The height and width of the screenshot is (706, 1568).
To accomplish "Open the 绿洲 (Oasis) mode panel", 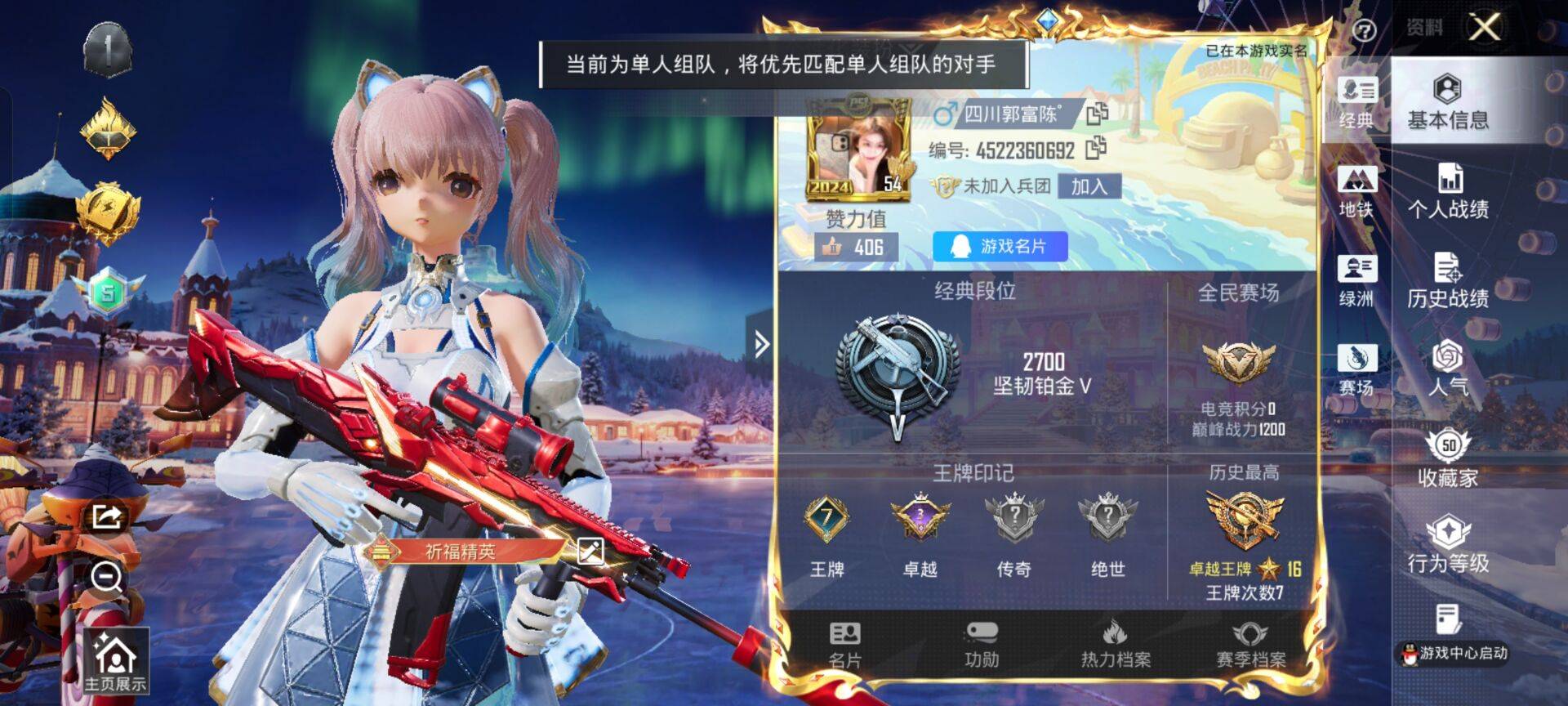I will point(1356,278).
